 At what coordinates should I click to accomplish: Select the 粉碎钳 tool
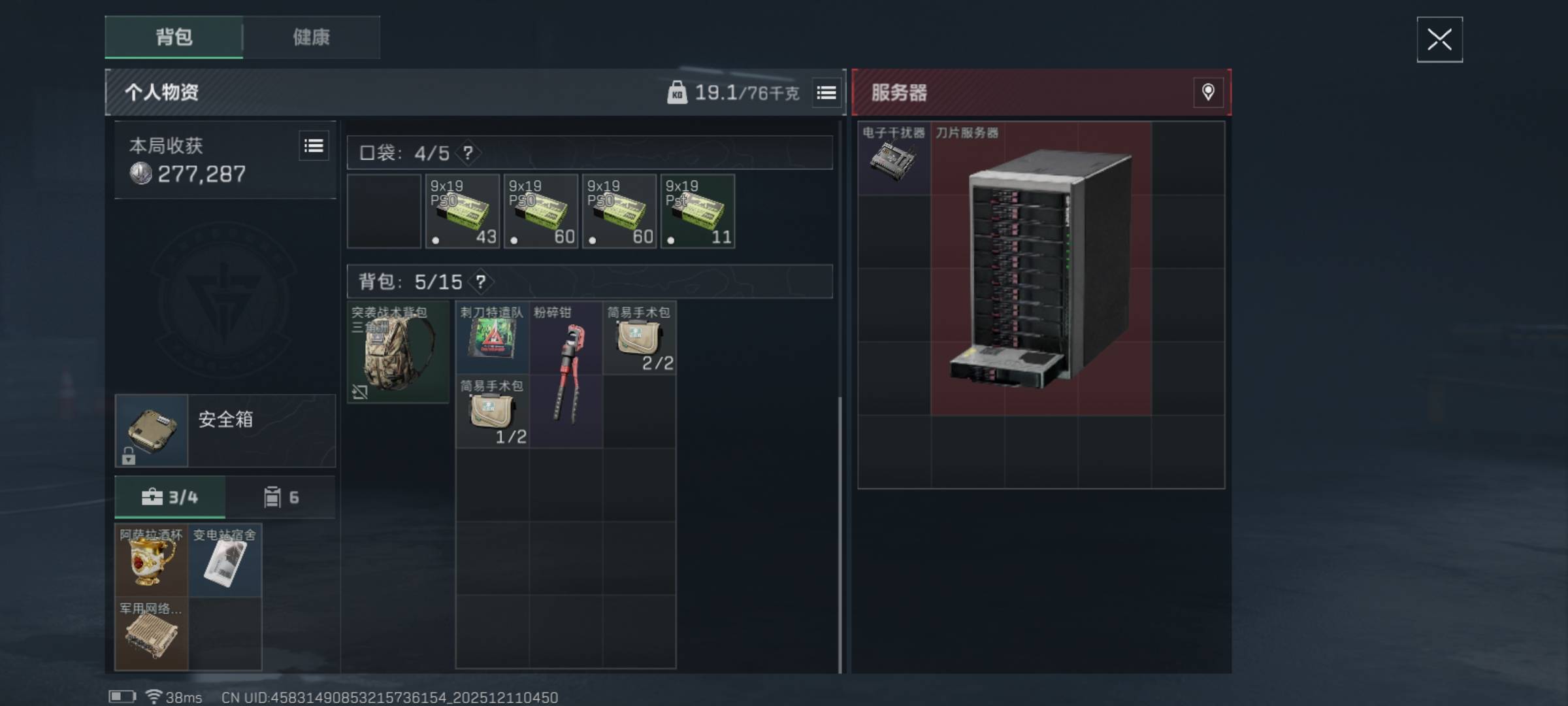[566, 374]
